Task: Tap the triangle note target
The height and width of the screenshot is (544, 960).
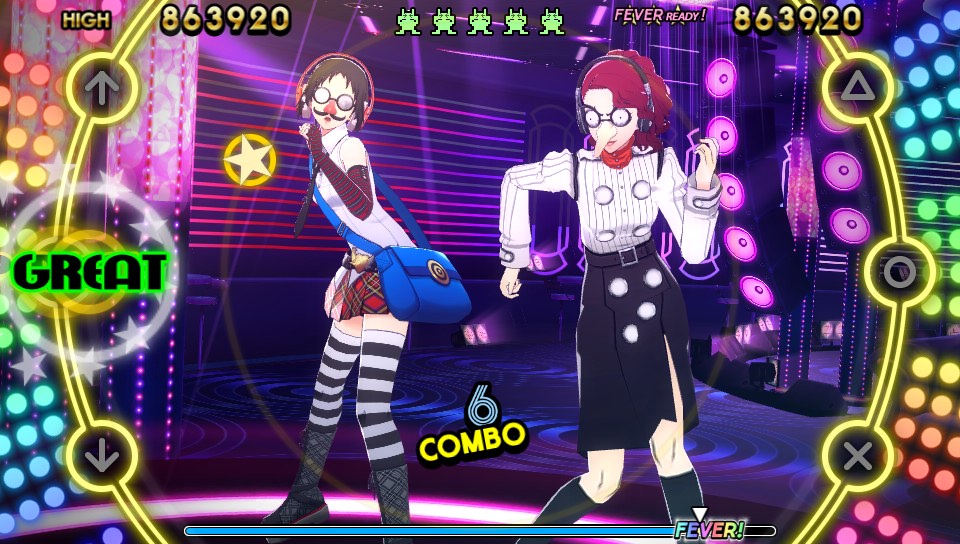Action: pyautogui.click(x=858, y=88)
